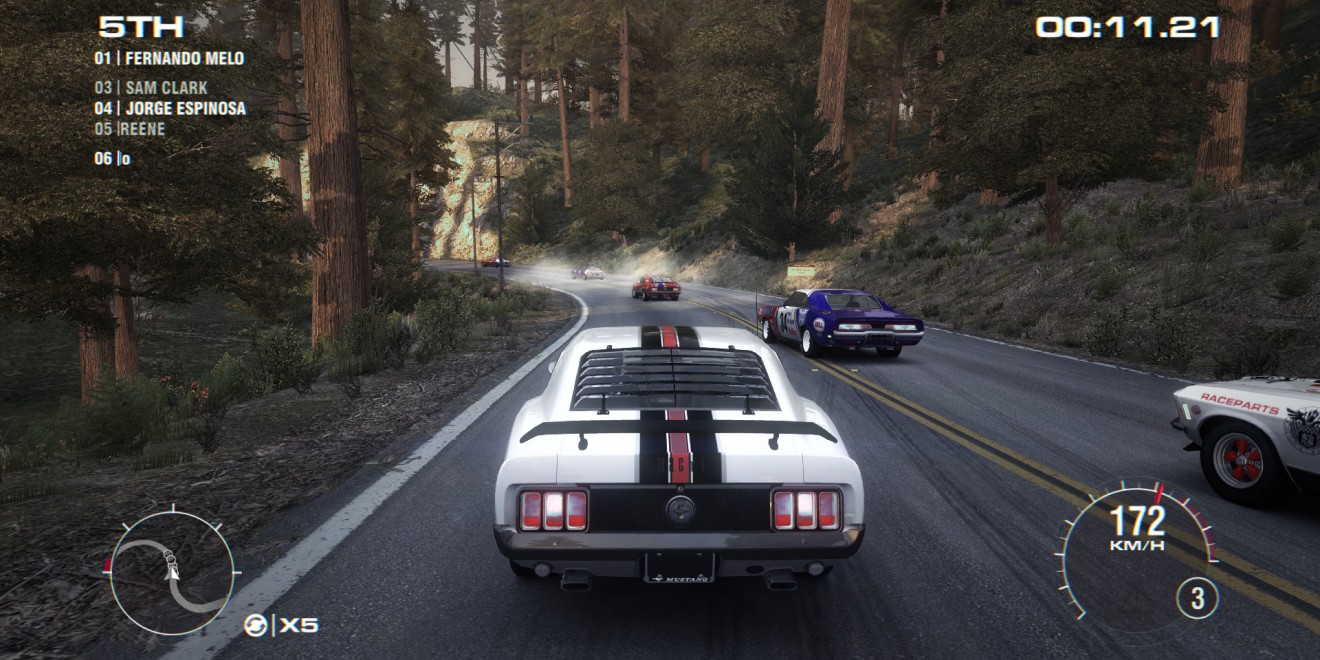Open the circular track minimap
Image resolution: width=1320 pixels, height=660 pixels.
coord(172,573)
